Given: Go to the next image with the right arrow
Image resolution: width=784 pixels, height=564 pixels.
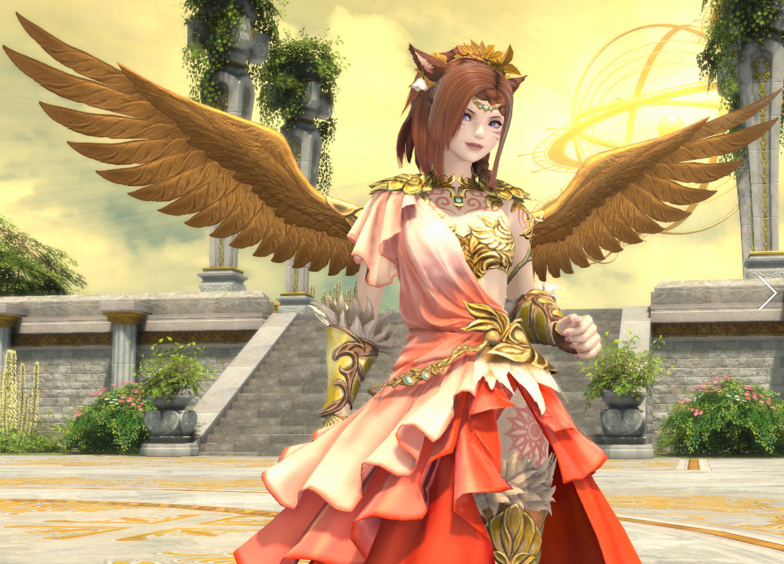Looking at the screenshot, I should point(767,292).
